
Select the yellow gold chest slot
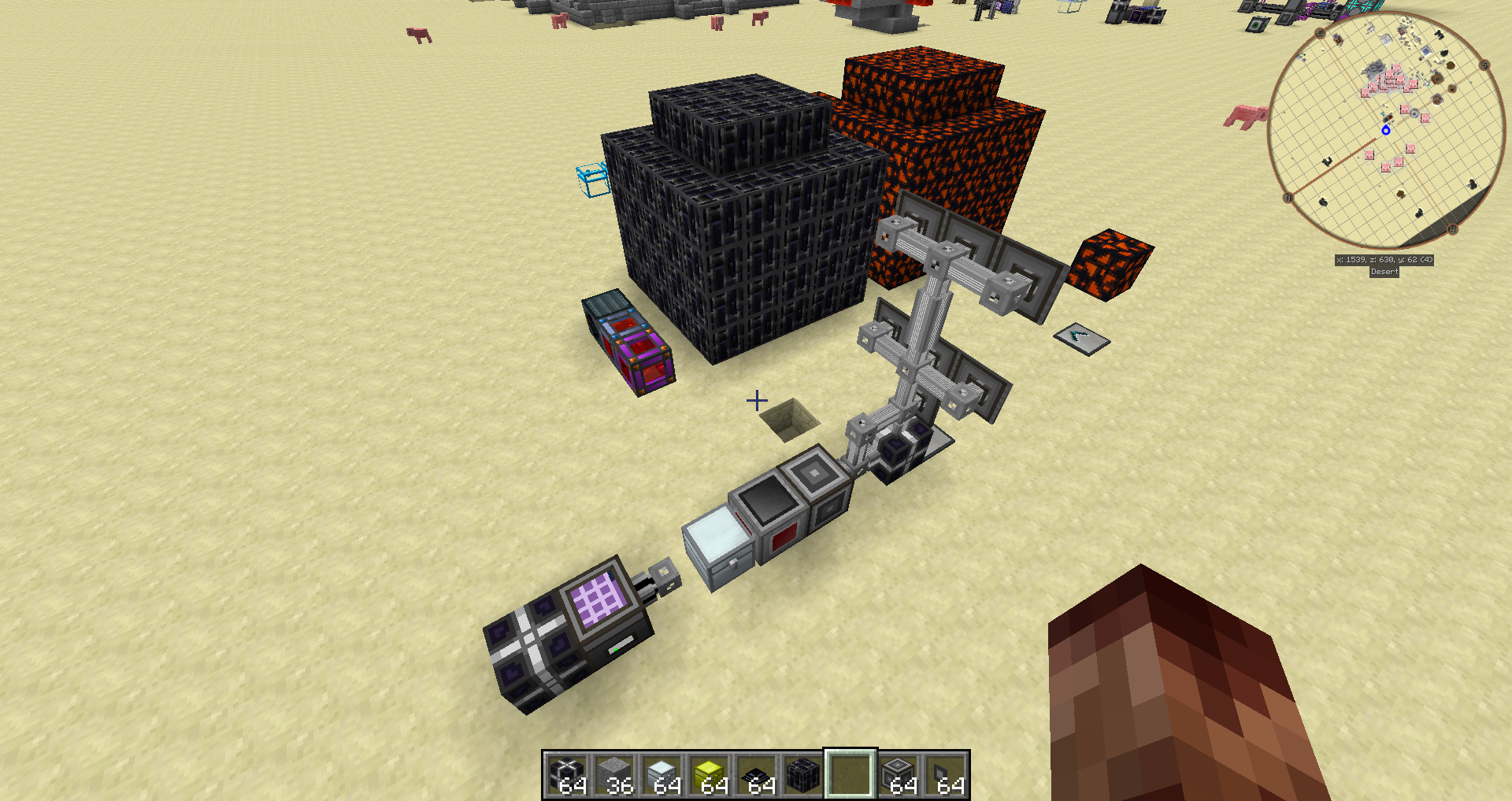pos(709,775)
